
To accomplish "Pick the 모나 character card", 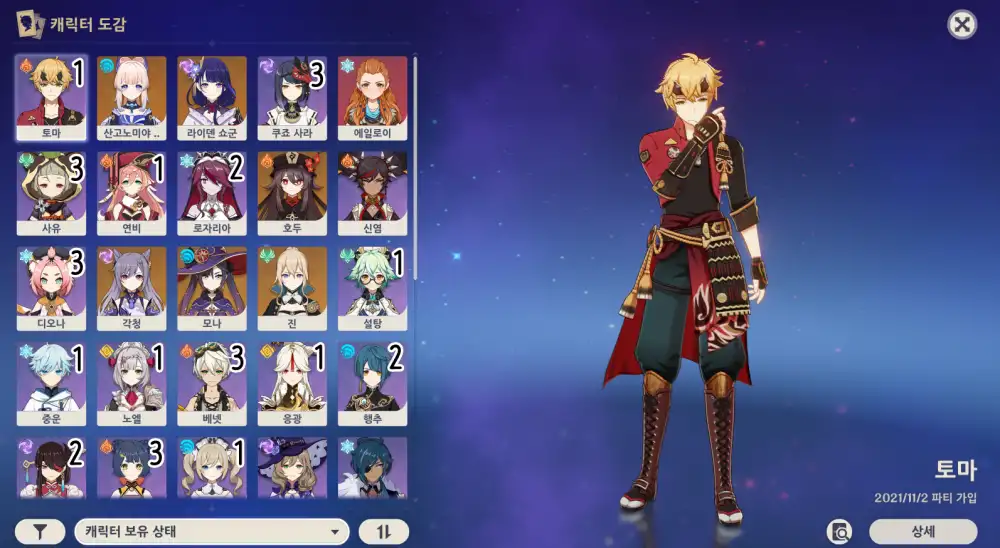I will 212,289.
